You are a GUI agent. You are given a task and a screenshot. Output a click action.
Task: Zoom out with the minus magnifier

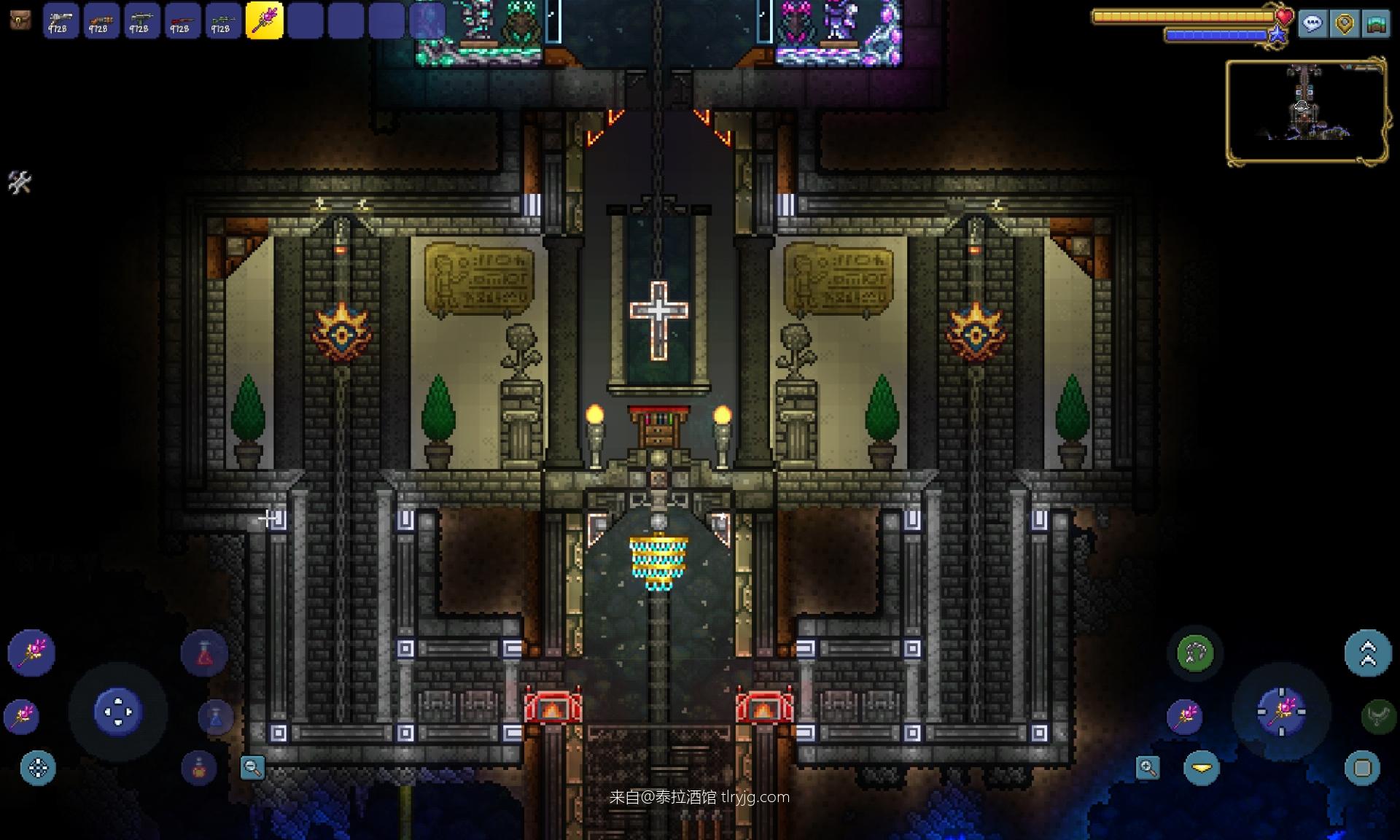[x=252, y=767]
